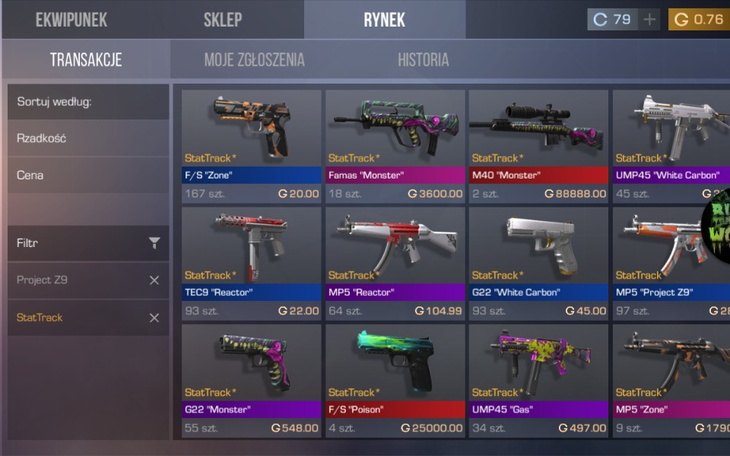
Task: Choose the Famas "Monster" listing
Action: point(395,145)
